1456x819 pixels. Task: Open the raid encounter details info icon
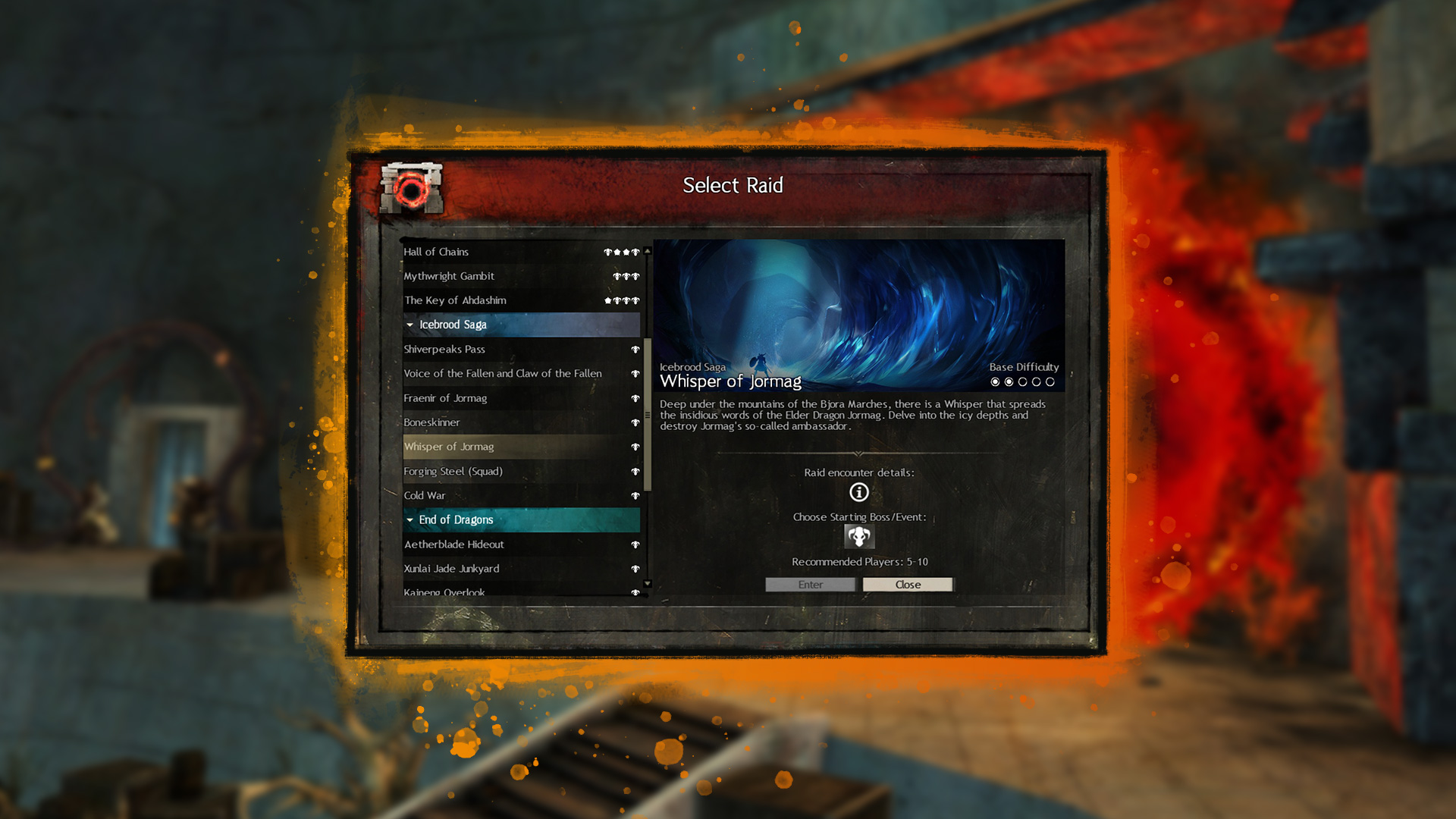point(858,492)
